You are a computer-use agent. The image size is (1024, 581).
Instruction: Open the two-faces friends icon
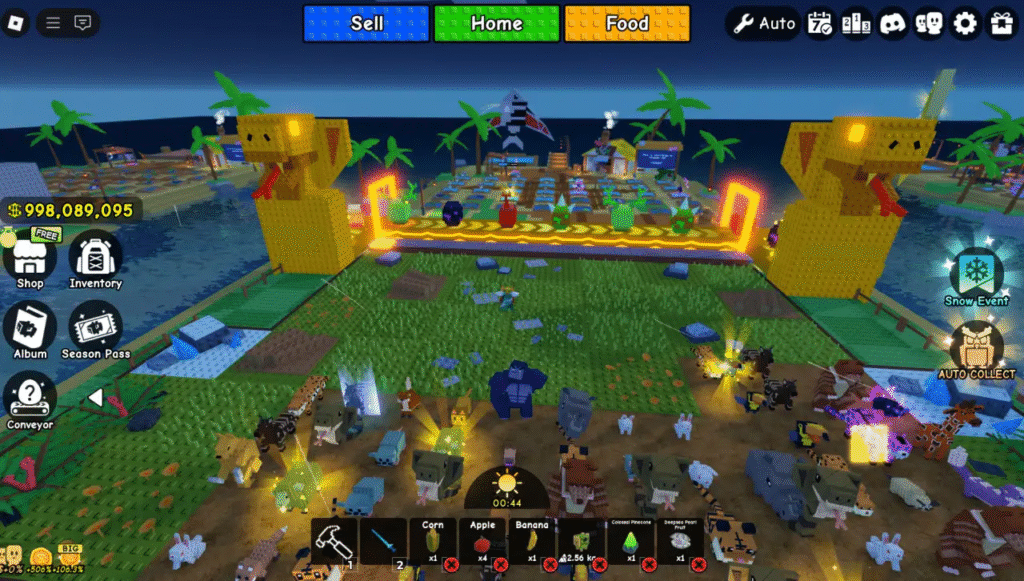pos(929,23)
